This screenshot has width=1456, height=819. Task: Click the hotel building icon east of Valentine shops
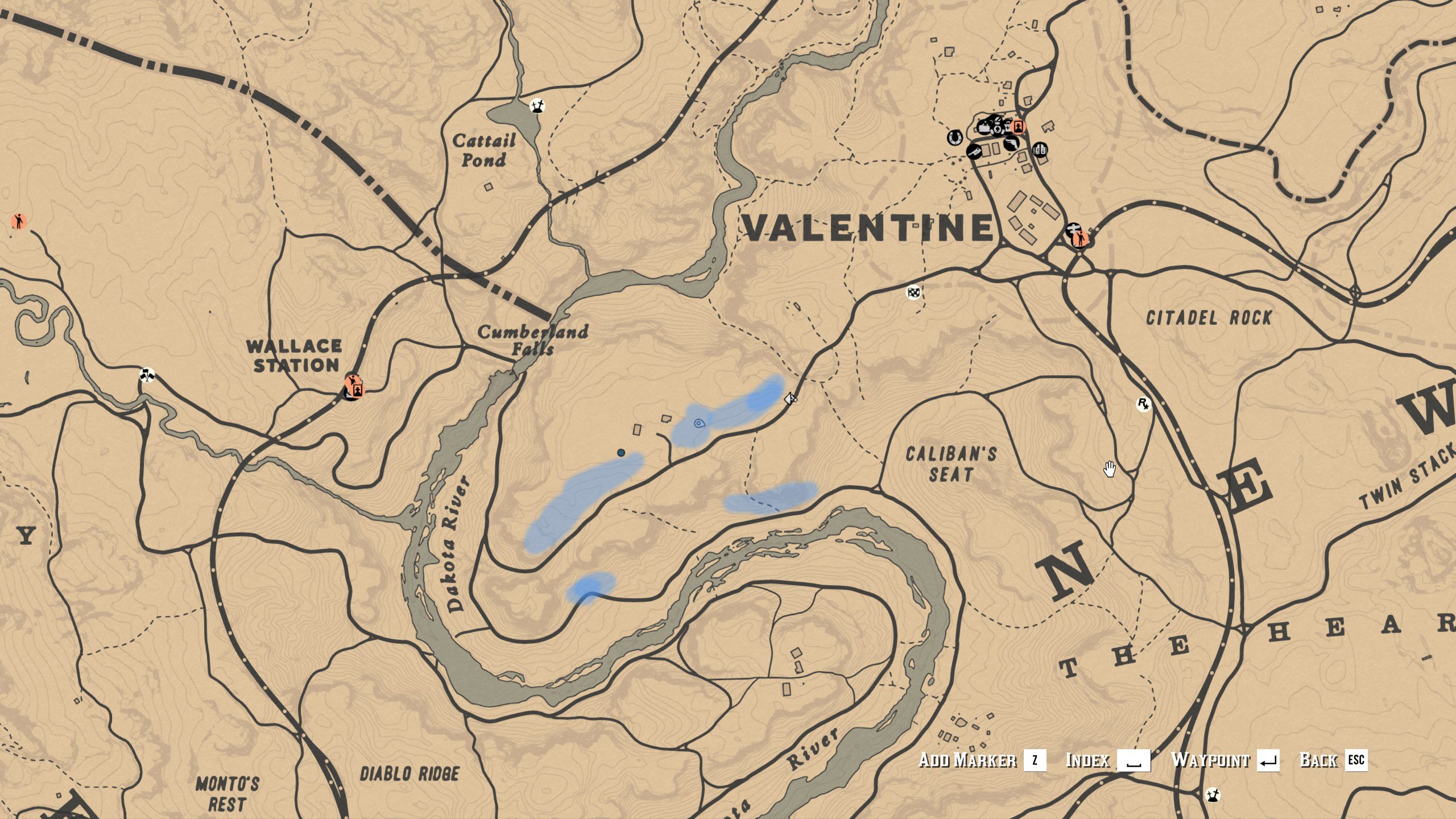tap(1040, 150)
